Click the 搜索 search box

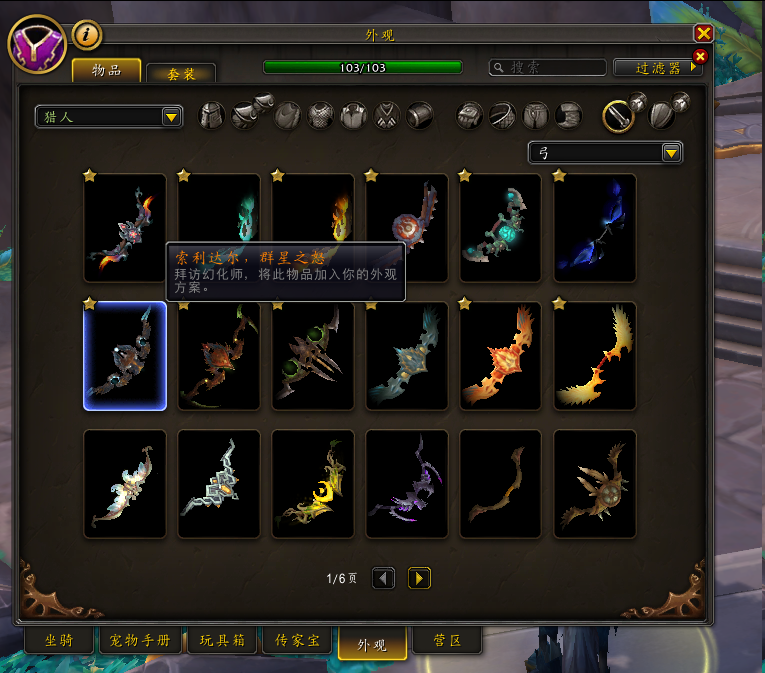click(548, 68)
